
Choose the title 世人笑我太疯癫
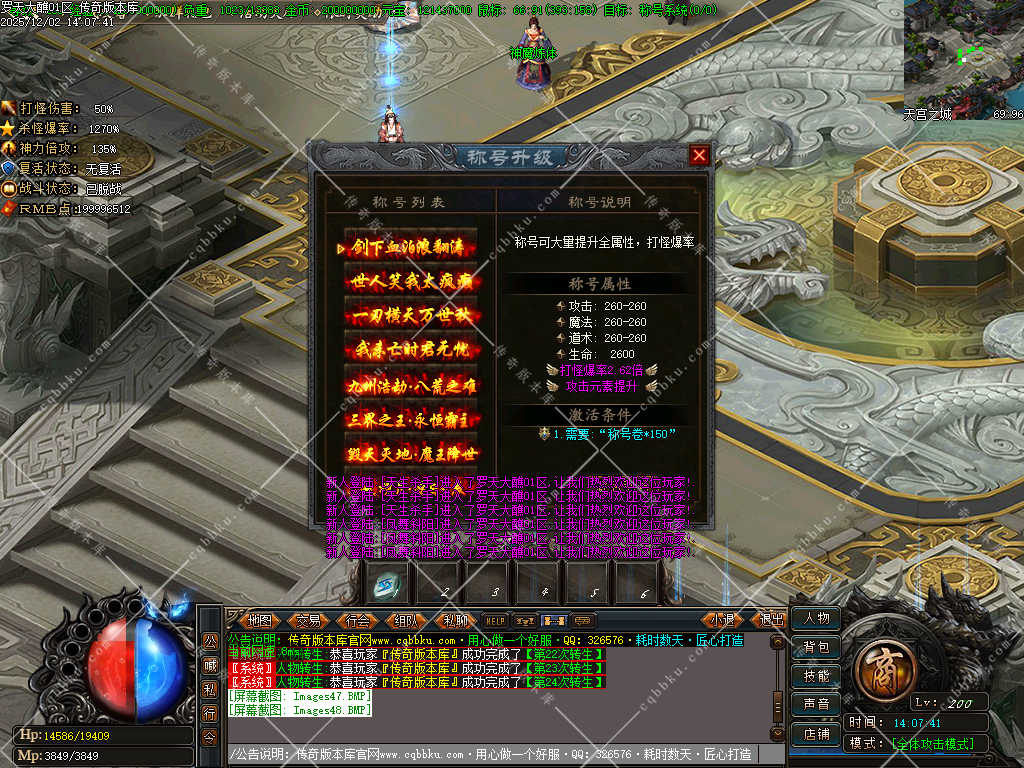(412, 282)
